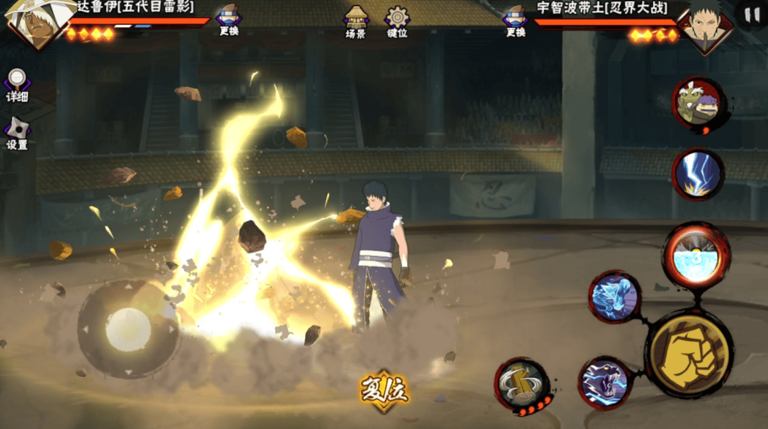Pause the match with the pause button
Screen dimensions: 768x429
click(x=750, y=14)
